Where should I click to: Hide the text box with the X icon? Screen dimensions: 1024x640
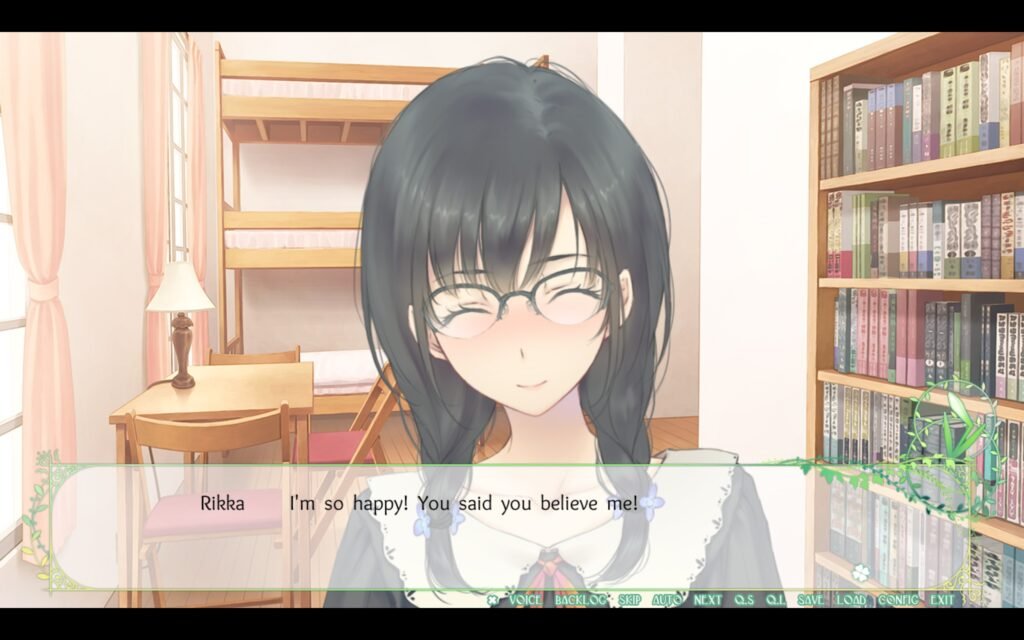492,600
